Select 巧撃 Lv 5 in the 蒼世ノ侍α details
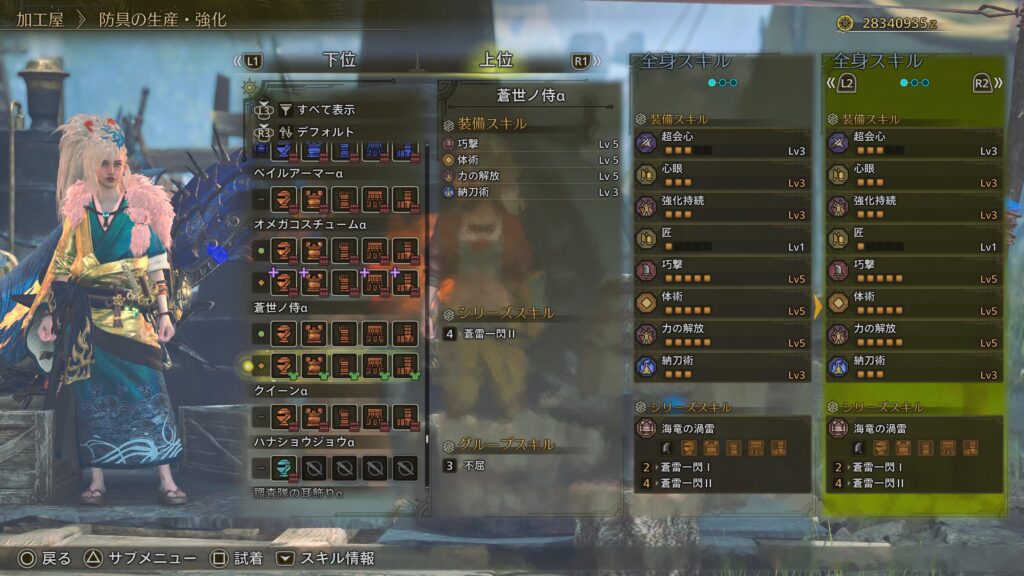The height and width of the screenshot is (576, 1024). (530, 144)
